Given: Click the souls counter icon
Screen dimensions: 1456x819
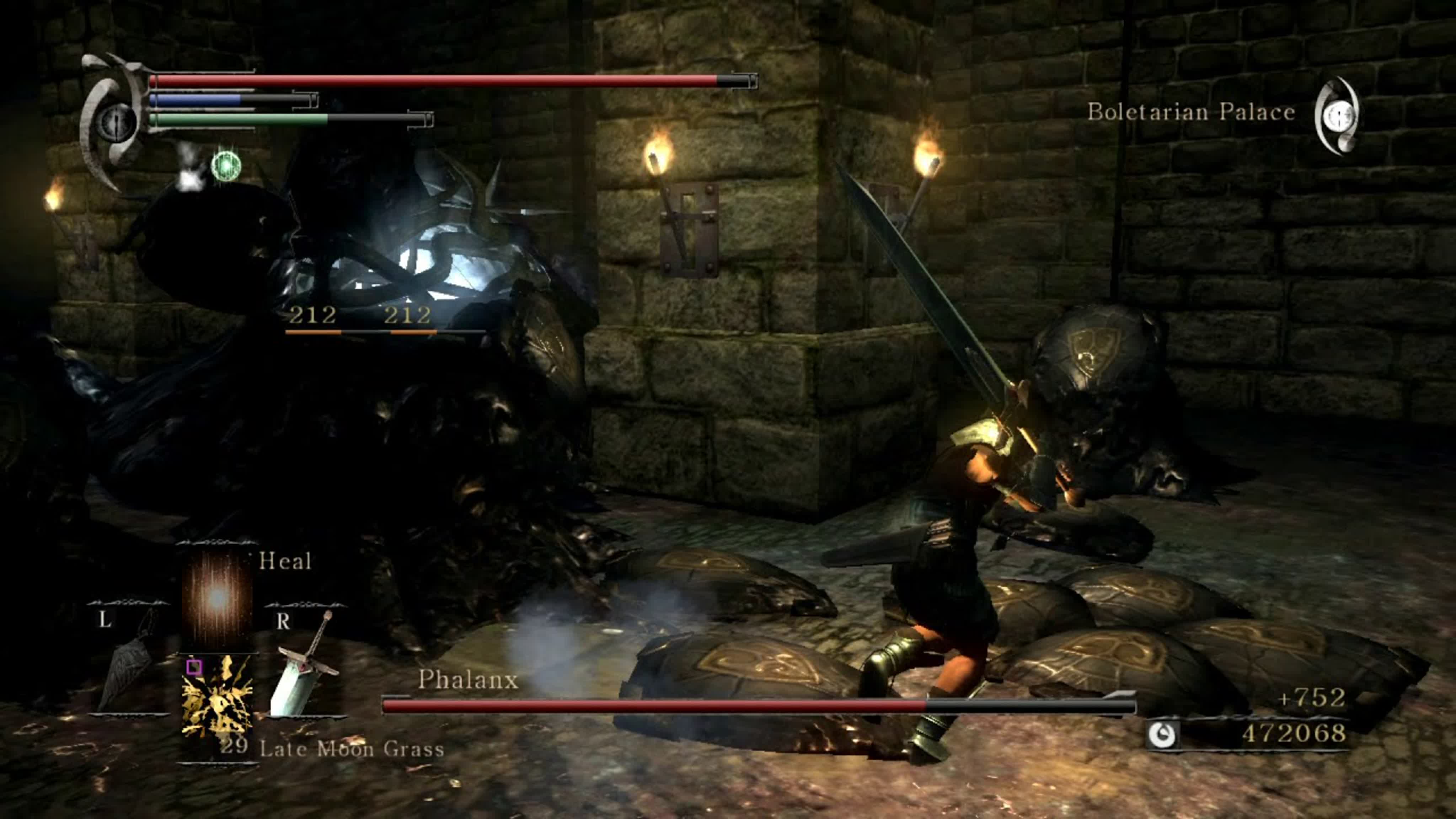Looking at the screenshot, I should [x=1162, y=735].
